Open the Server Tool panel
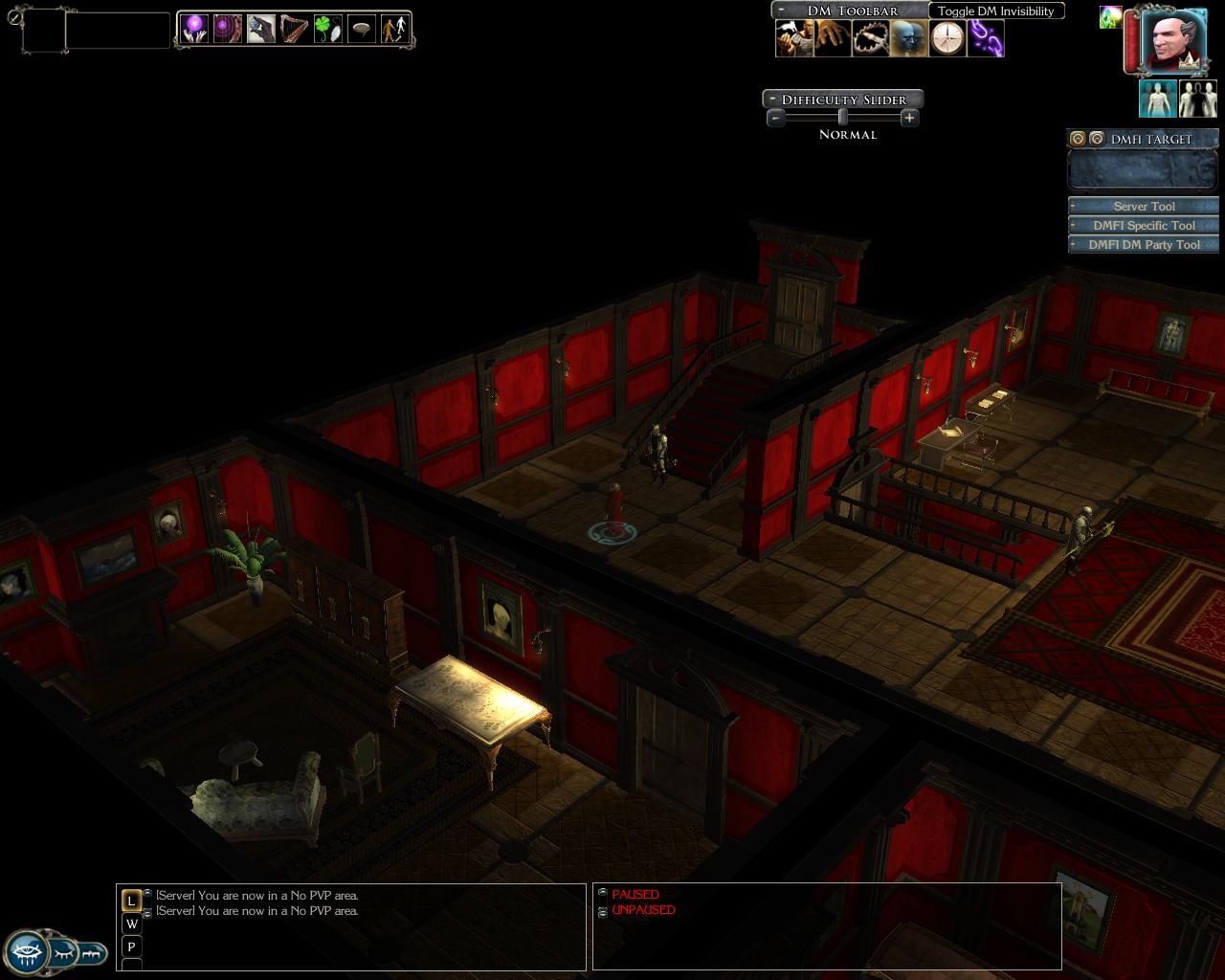Image resolution: width=1225 pixels, height=980 pixels. tap(1144, 206)
